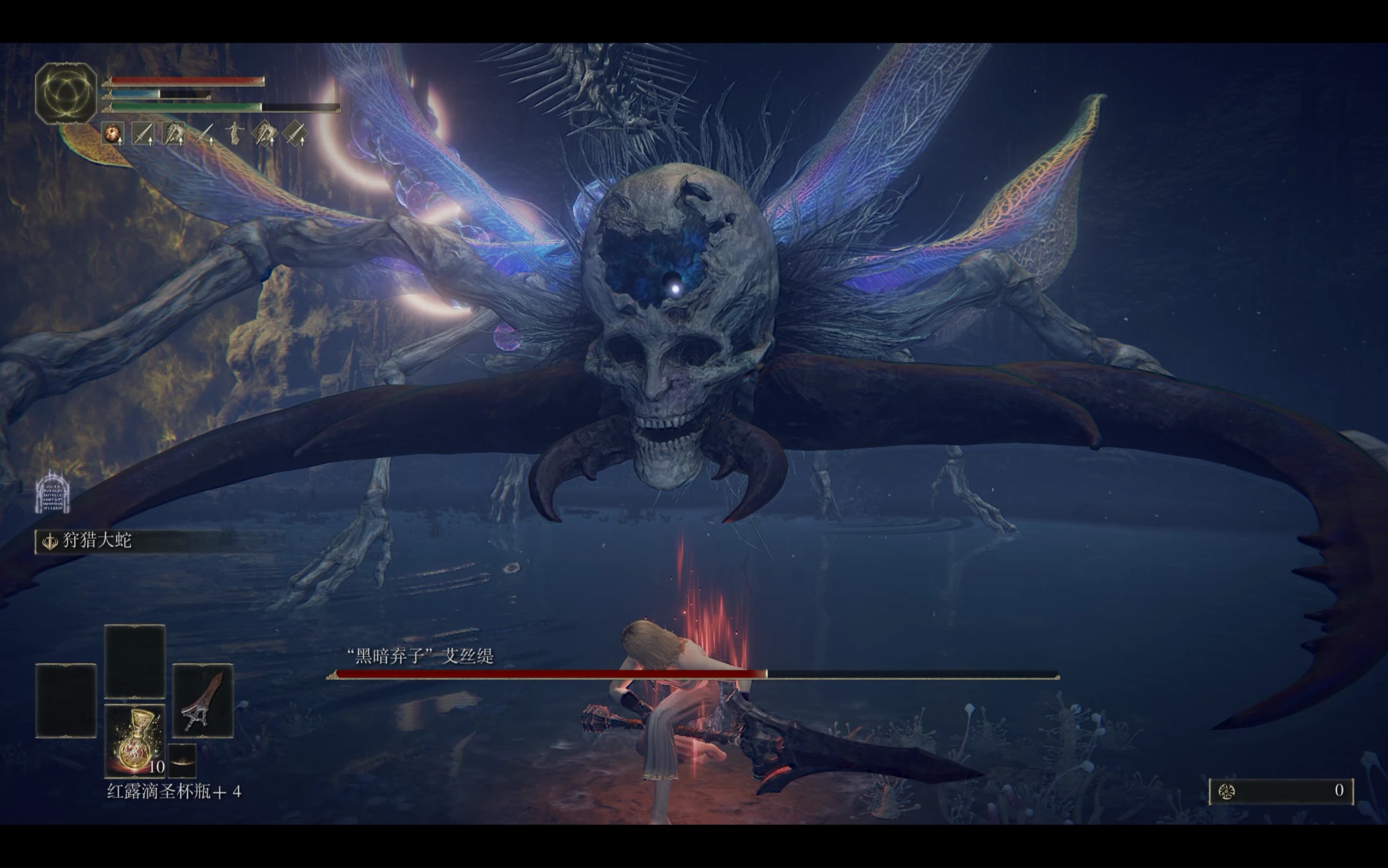1388x868 pixels.
Task: Click the diamond-framed sword buff icon
Action: [x=295, y=133]
